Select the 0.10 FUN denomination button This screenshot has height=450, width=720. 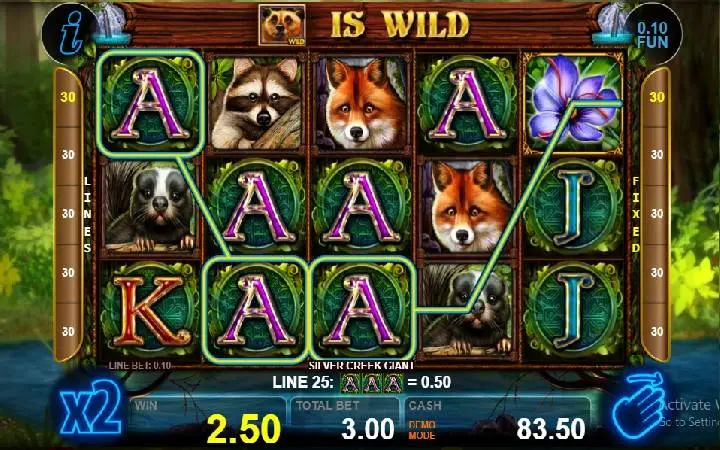point(654,31)
